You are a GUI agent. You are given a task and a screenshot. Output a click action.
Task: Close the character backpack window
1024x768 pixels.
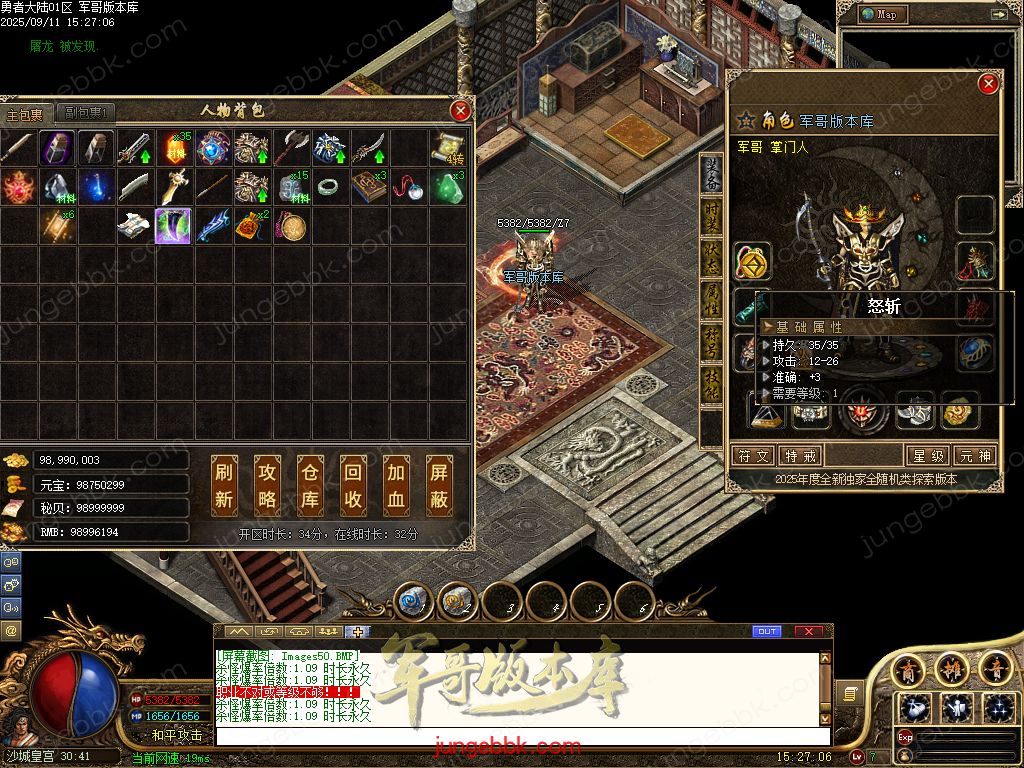click(x=460, y=111)
